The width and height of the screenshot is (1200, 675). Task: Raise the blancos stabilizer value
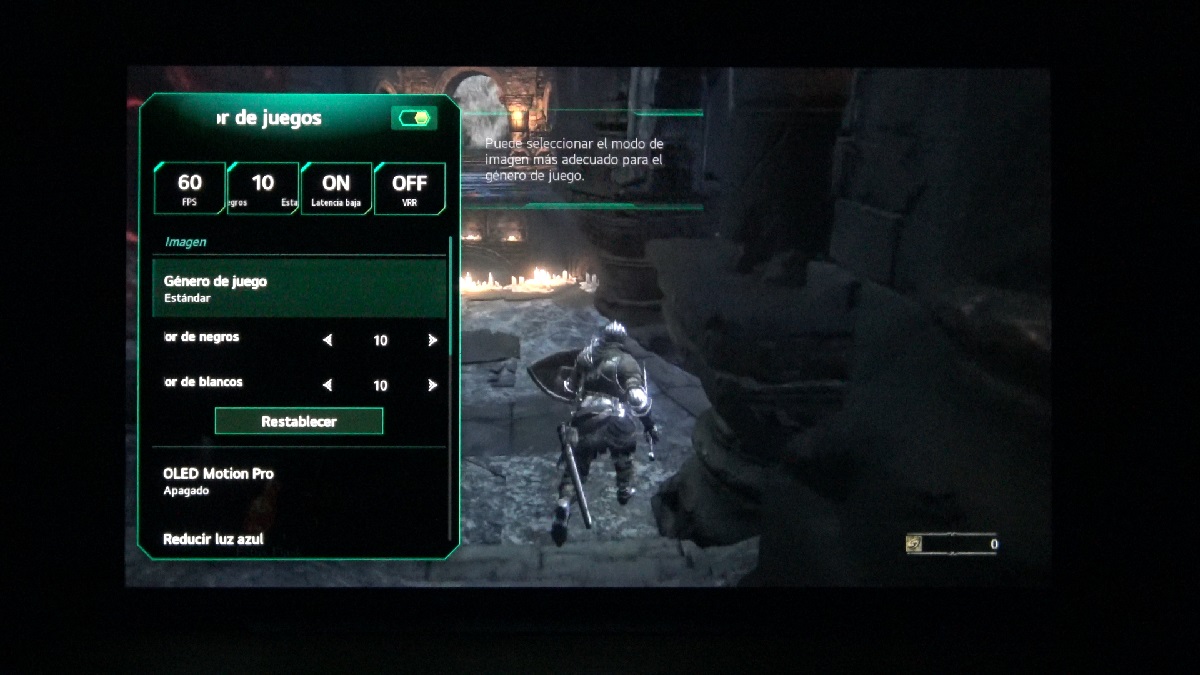pyautogui.click(x=432, y=385)
